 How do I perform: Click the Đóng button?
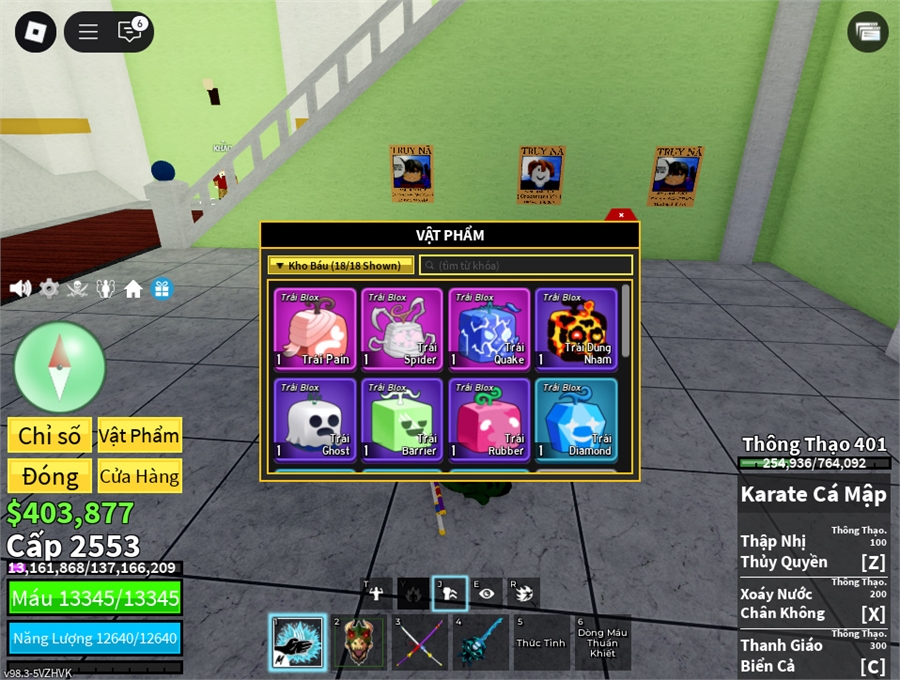50,476
